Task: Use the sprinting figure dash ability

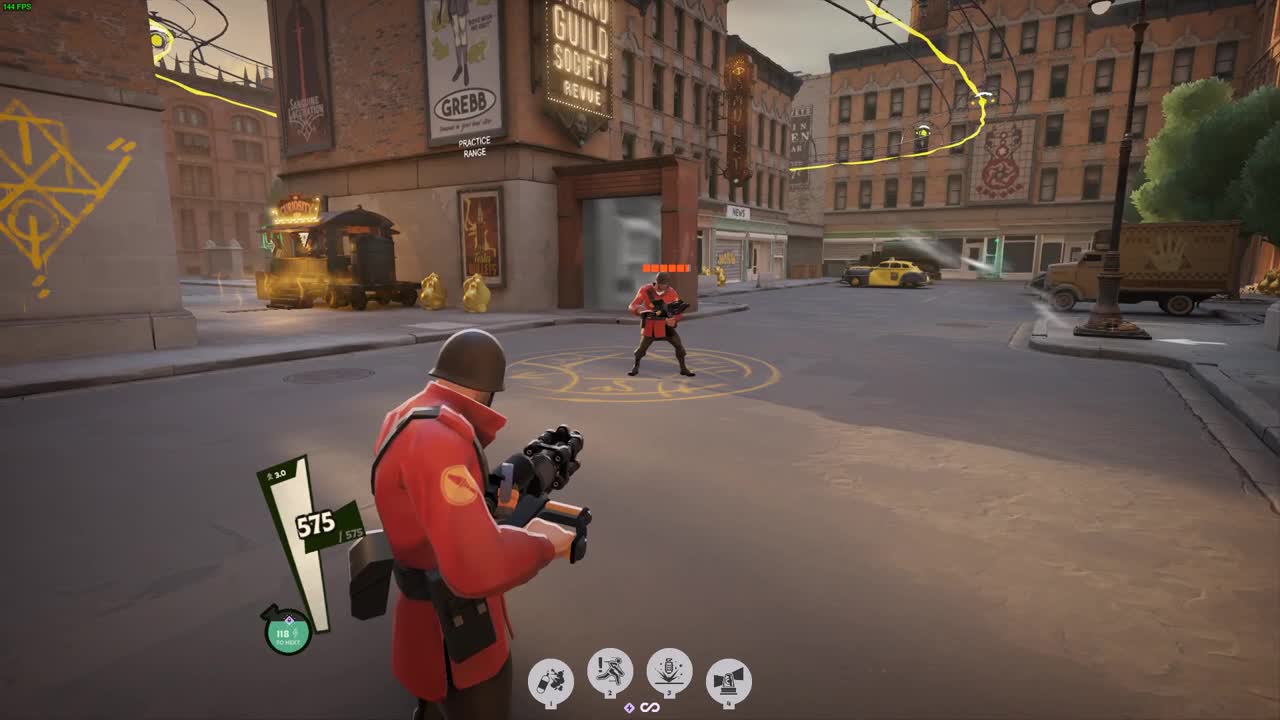Action: (x=610, y=670)
